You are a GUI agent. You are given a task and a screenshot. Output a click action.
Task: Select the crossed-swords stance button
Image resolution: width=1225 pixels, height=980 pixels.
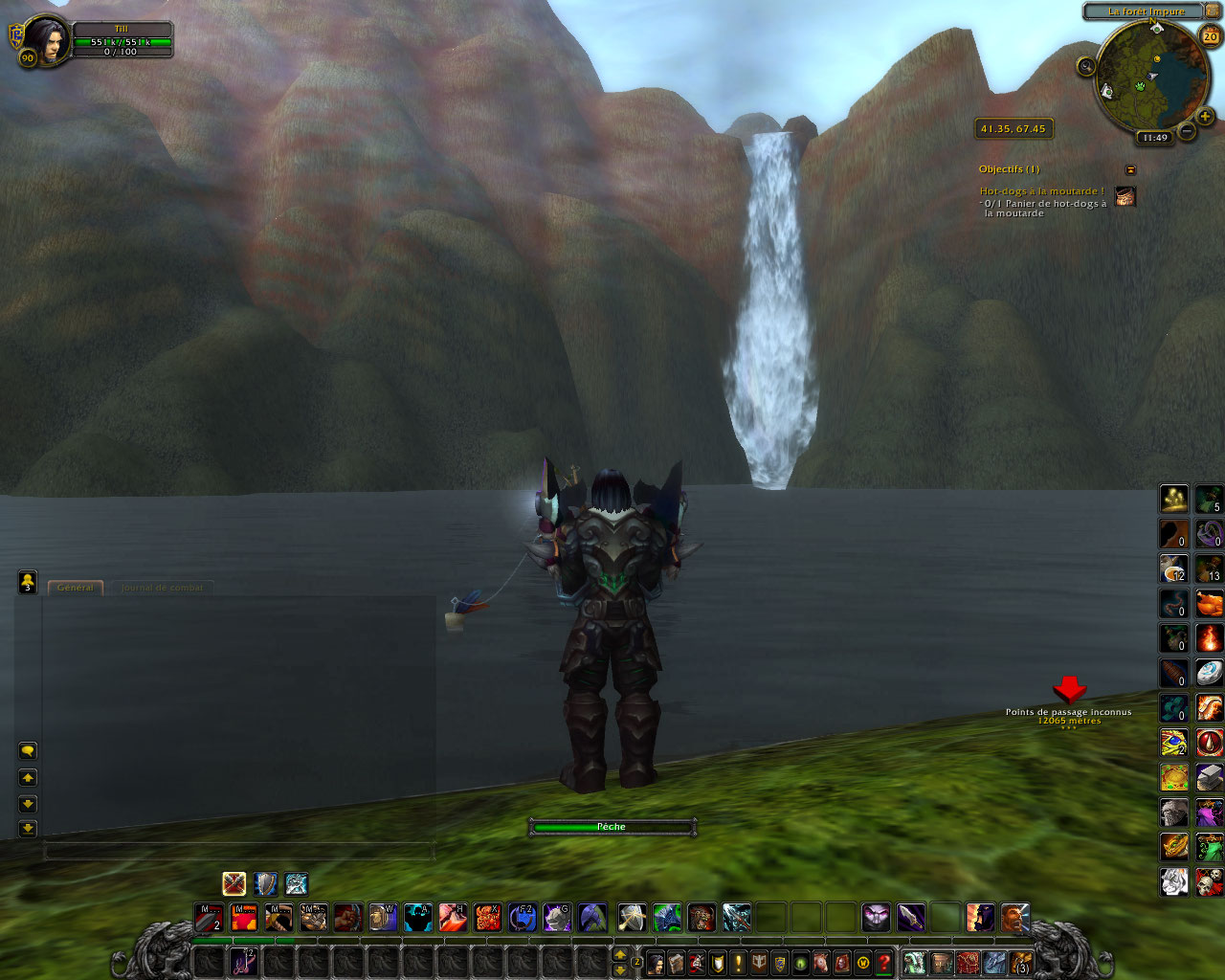(234, 883)
